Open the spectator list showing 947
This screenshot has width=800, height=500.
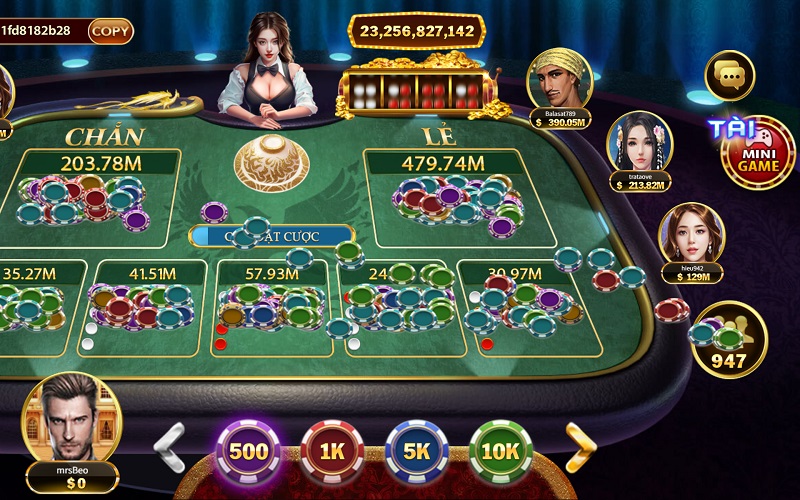coord(729,340)
